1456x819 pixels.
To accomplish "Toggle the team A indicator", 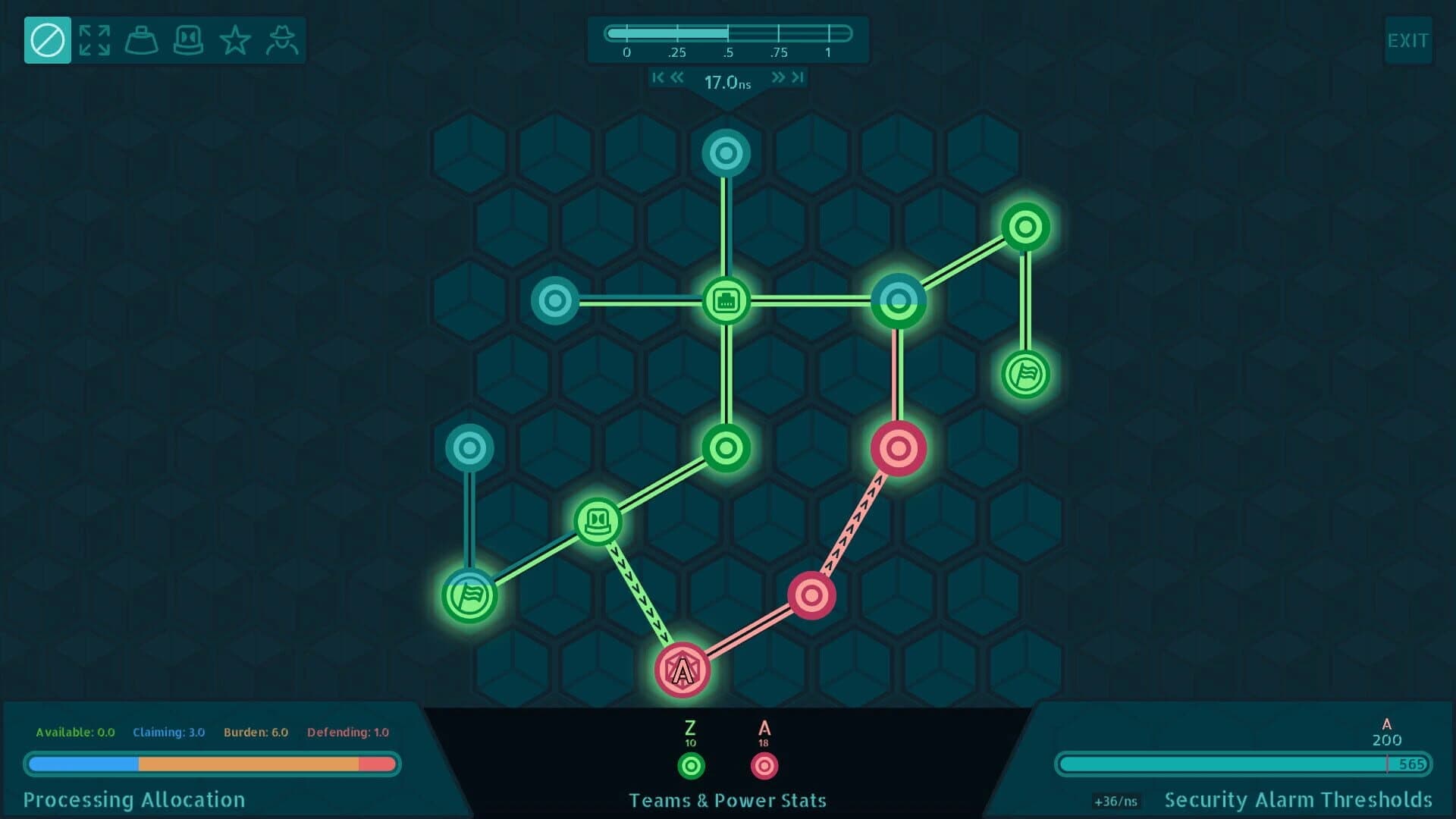I will click(764, 766).
